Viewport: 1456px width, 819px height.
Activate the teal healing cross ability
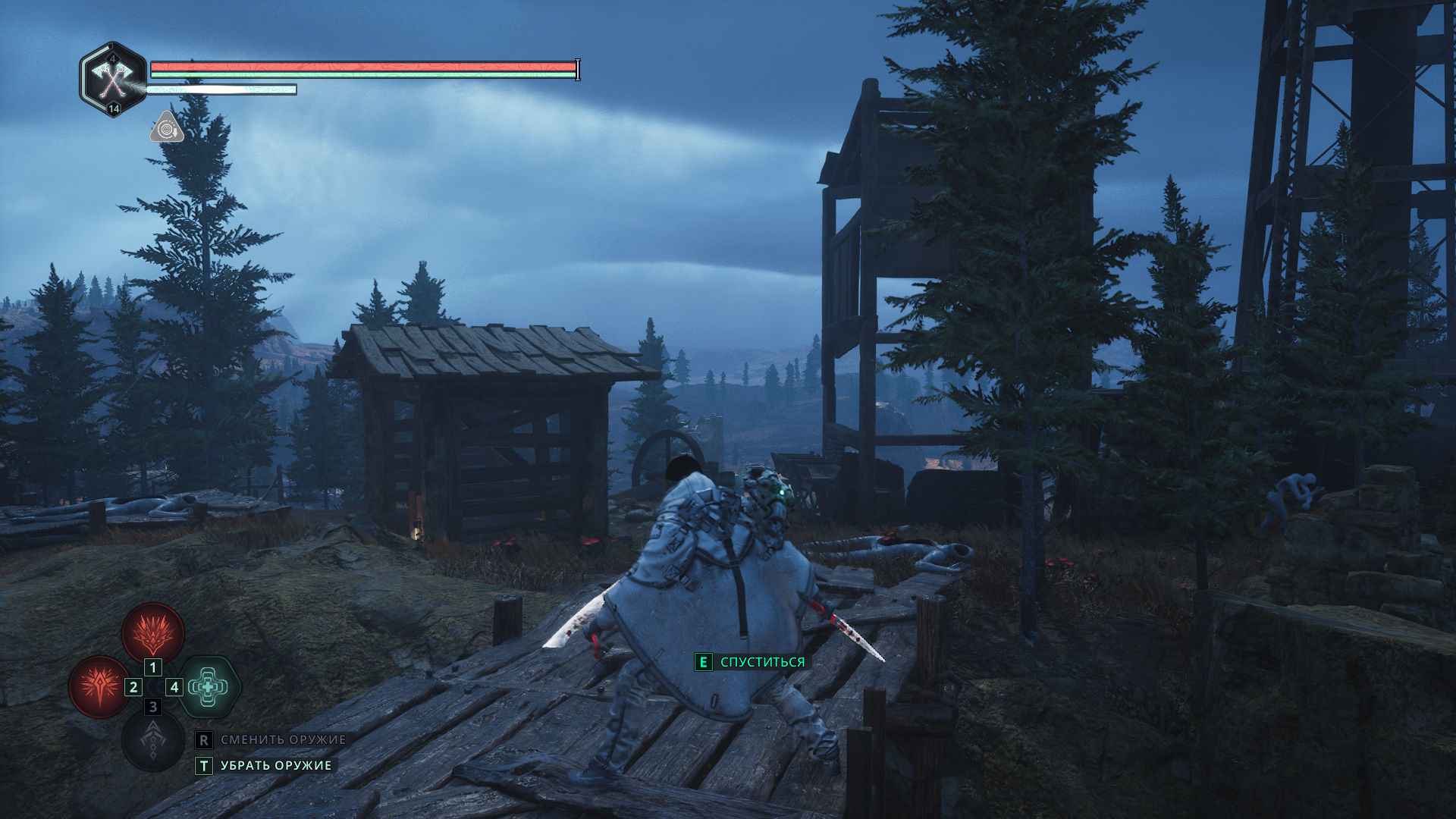209,687
